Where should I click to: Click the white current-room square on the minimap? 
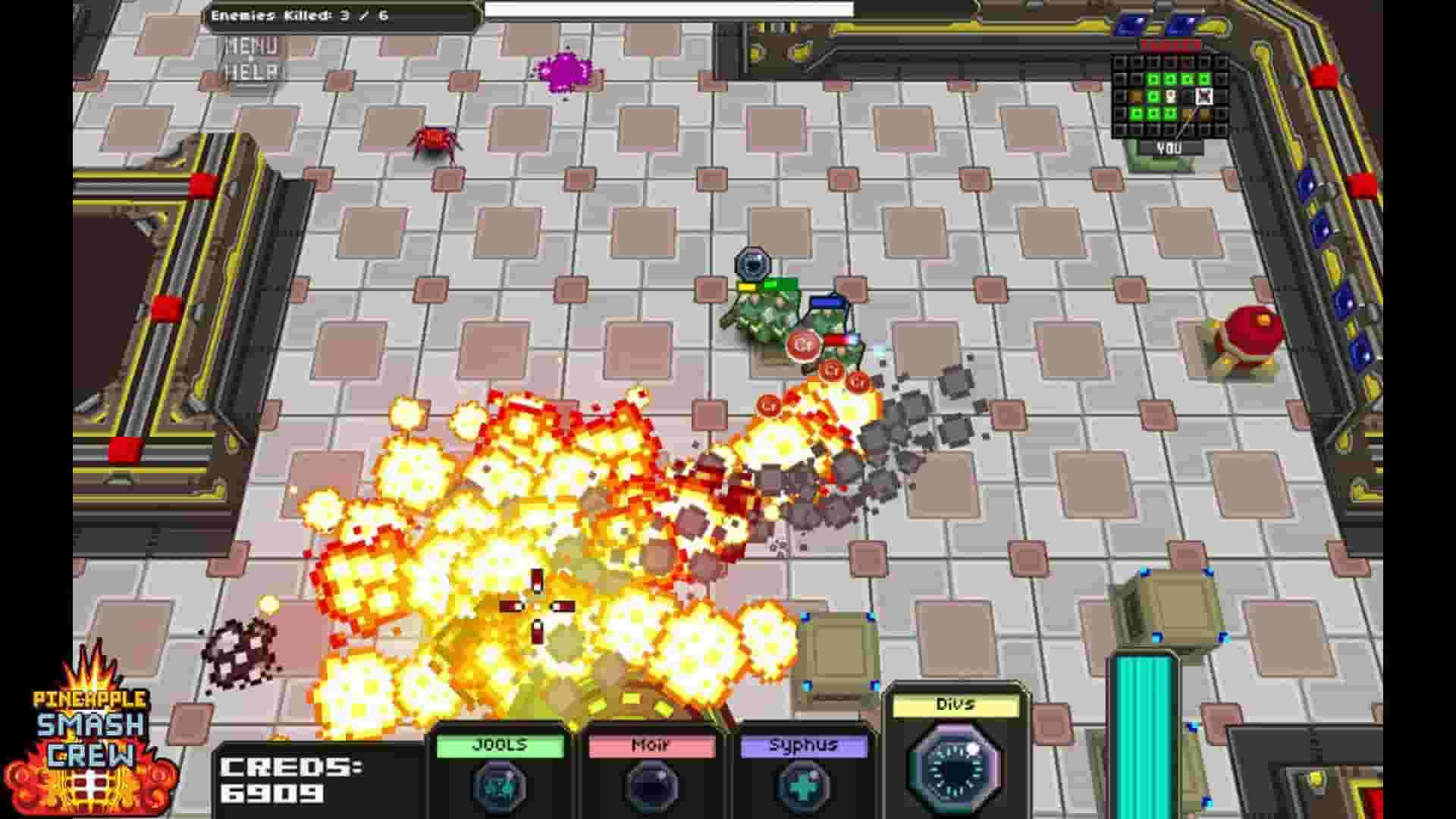click(x=1204, y=97)
